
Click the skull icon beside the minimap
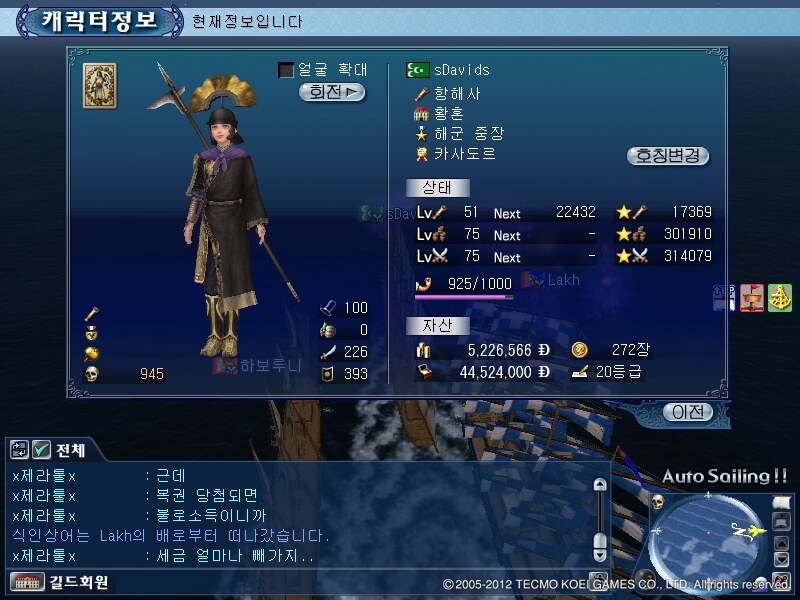[x=658, y=502]
